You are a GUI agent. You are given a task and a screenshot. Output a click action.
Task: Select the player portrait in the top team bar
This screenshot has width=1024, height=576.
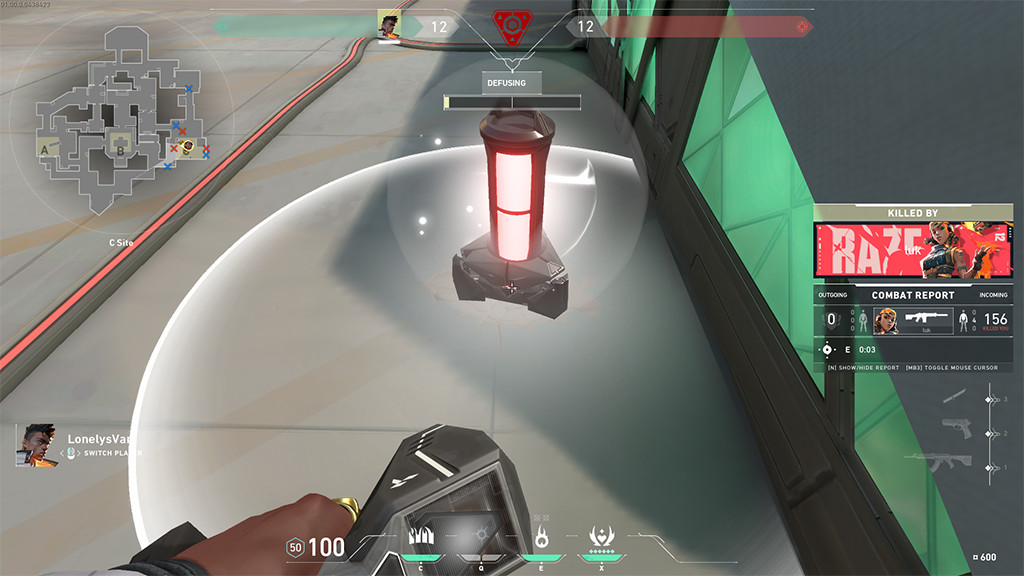pos(389,25)
